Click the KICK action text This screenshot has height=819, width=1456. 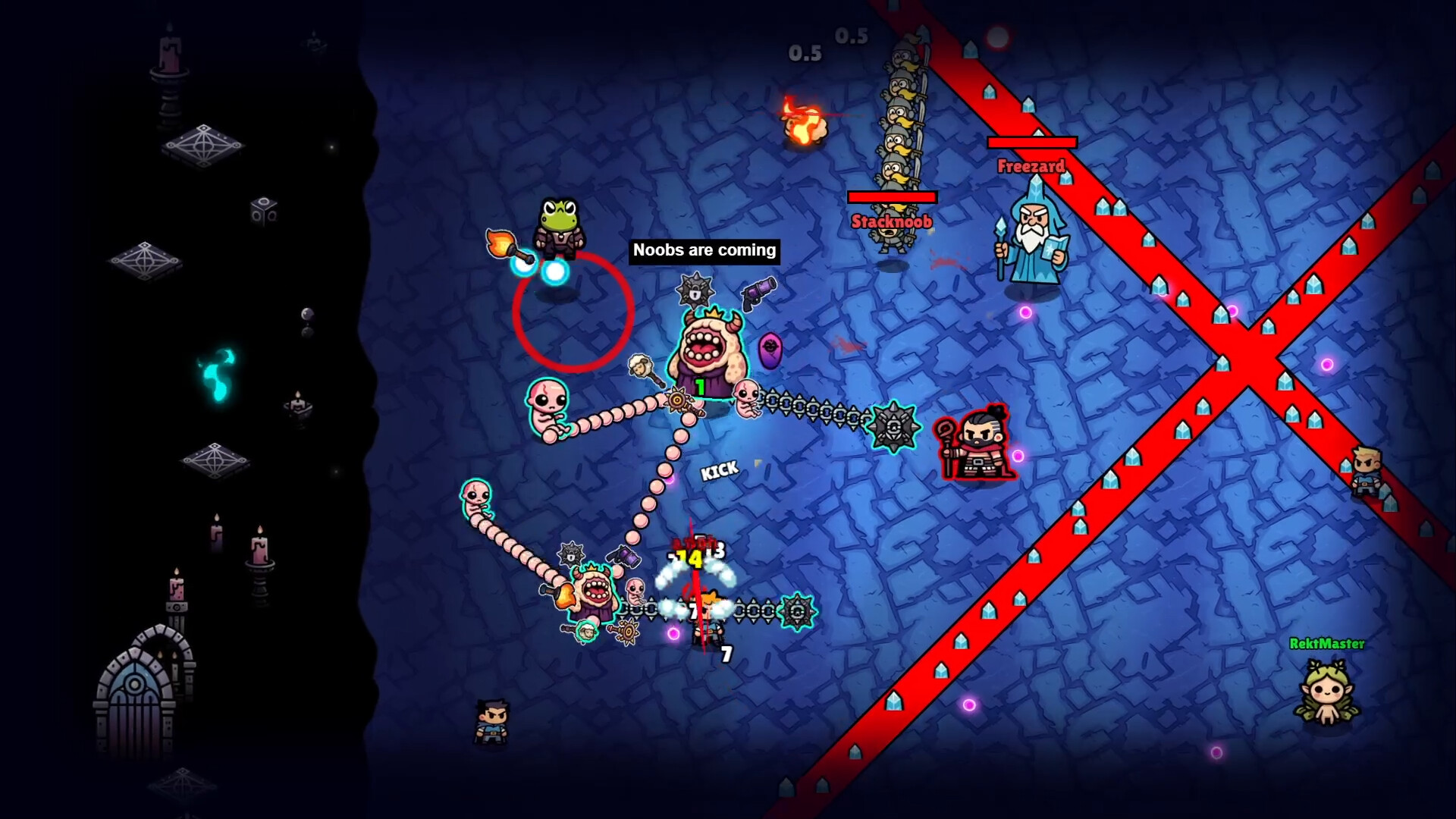coord(720,470)
